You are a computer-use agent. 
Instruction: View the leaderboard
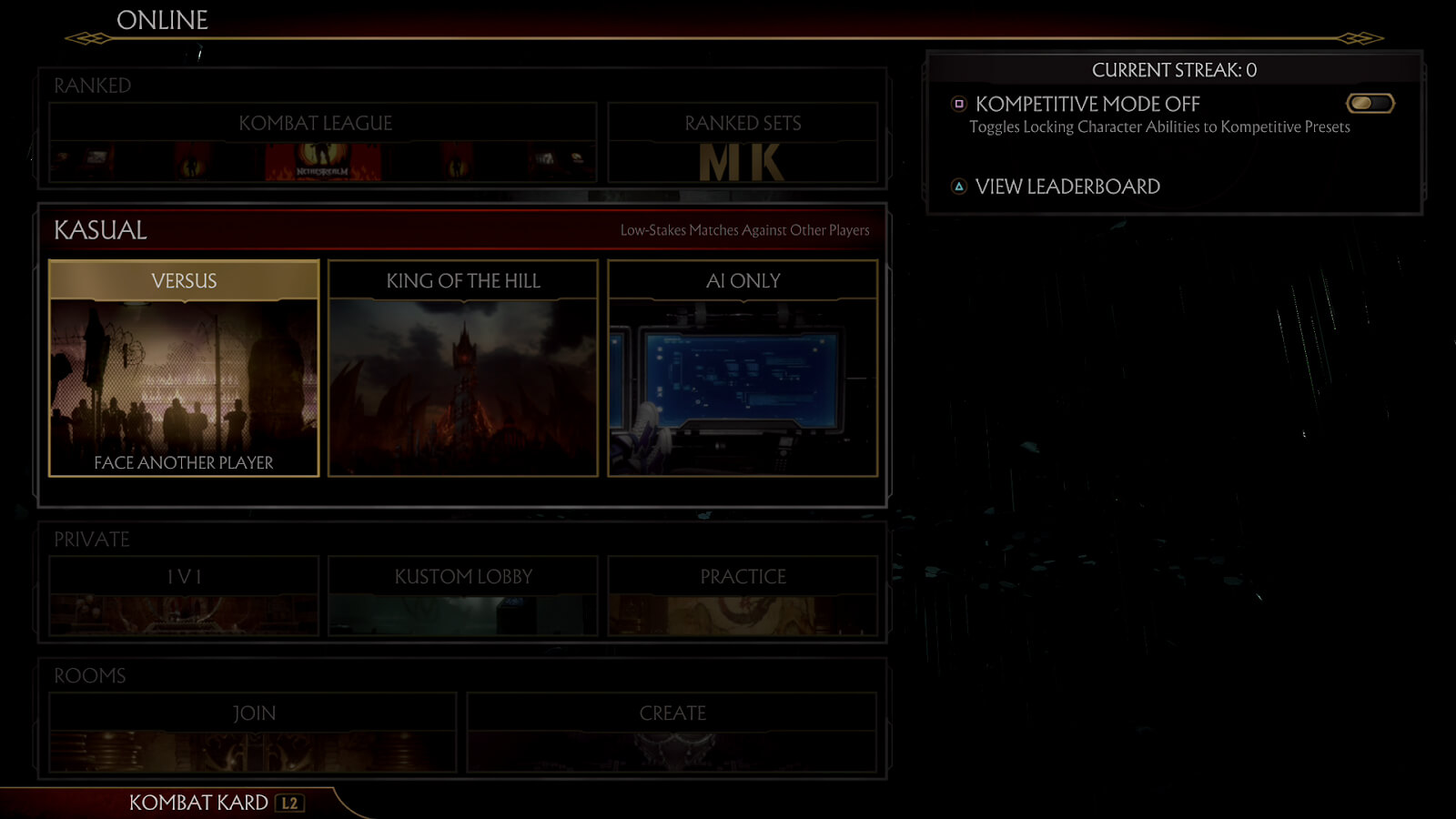tap(1067, 187)
